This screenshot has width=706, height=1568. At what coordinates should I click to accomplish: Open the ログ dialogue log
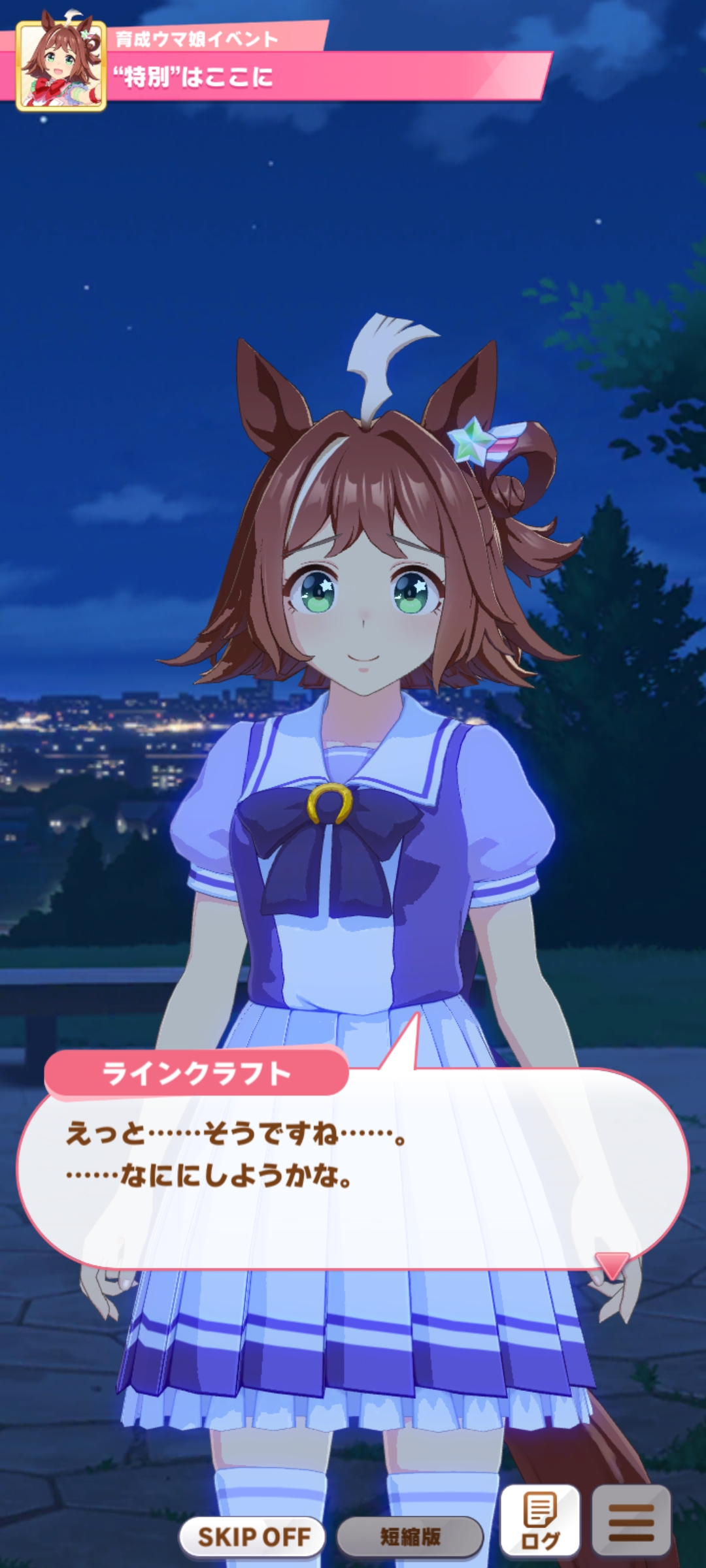pos(540,1521)
